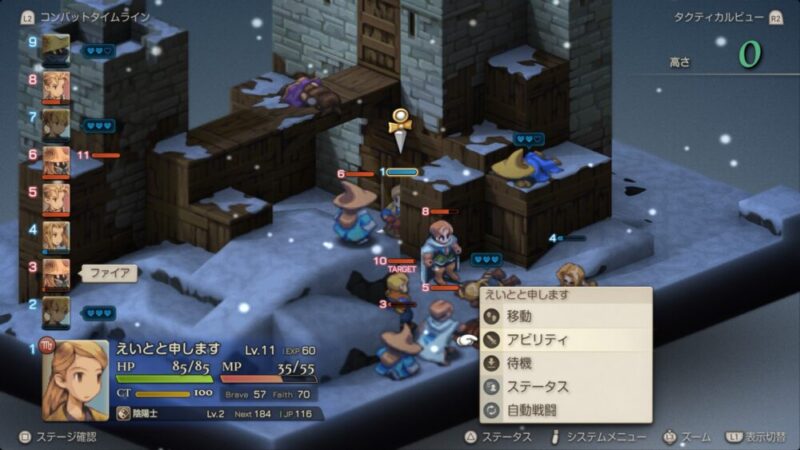Viewport: 800px width, 450px height.
Task: Select 移動 in the command menu
Action: click(520, 316)
